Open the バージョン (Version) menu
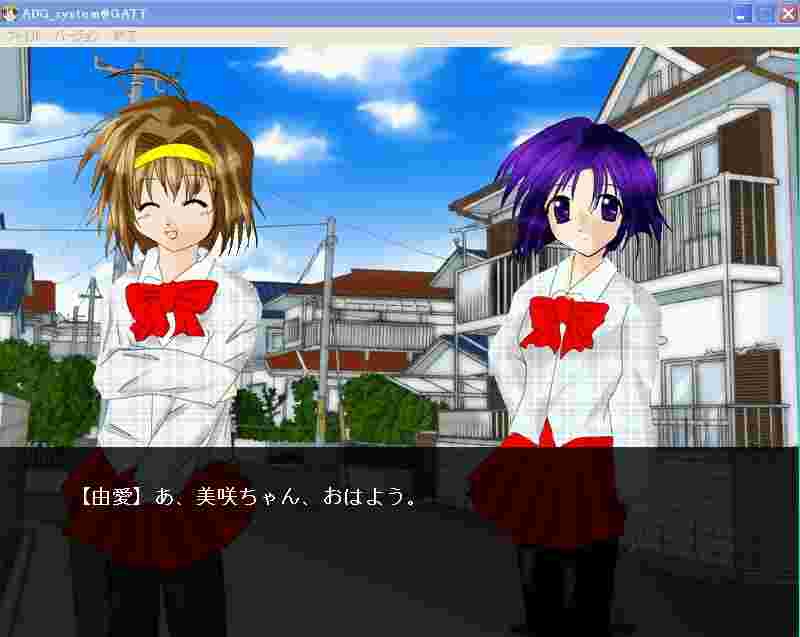The image size is (800, 637). (x=77, y=36)
